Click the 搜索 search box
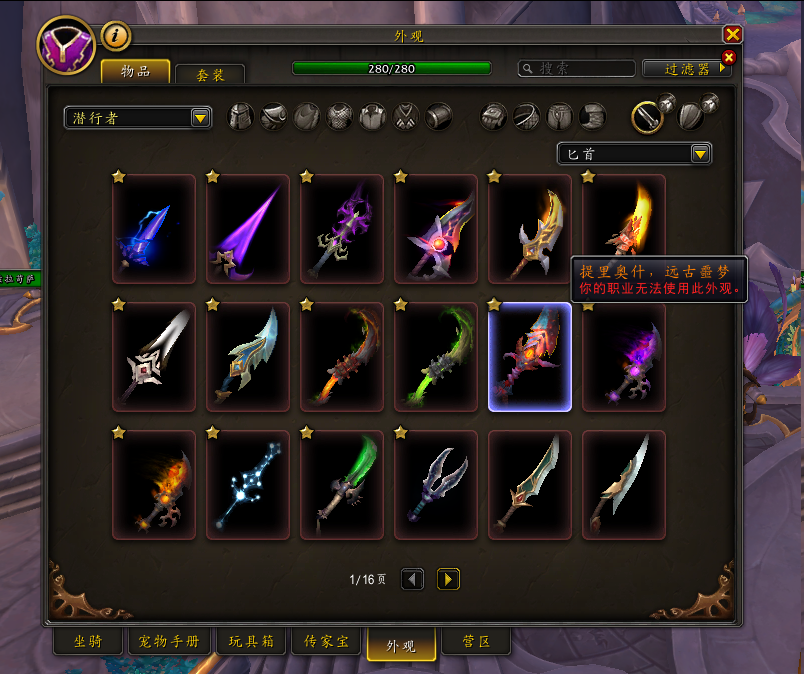The width and height of the screenshot is (804, 674). pos(577,69)
